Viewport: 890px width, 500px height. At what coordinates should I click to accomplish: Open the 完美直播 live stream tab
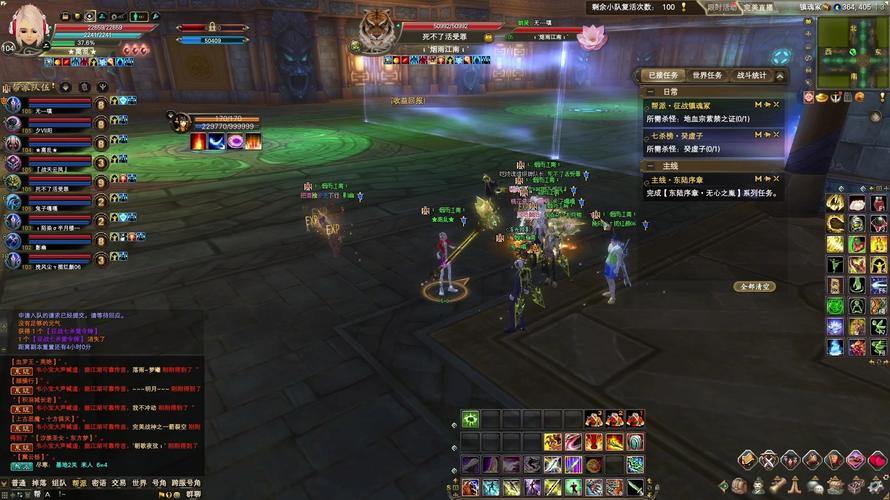pos(758,6)
